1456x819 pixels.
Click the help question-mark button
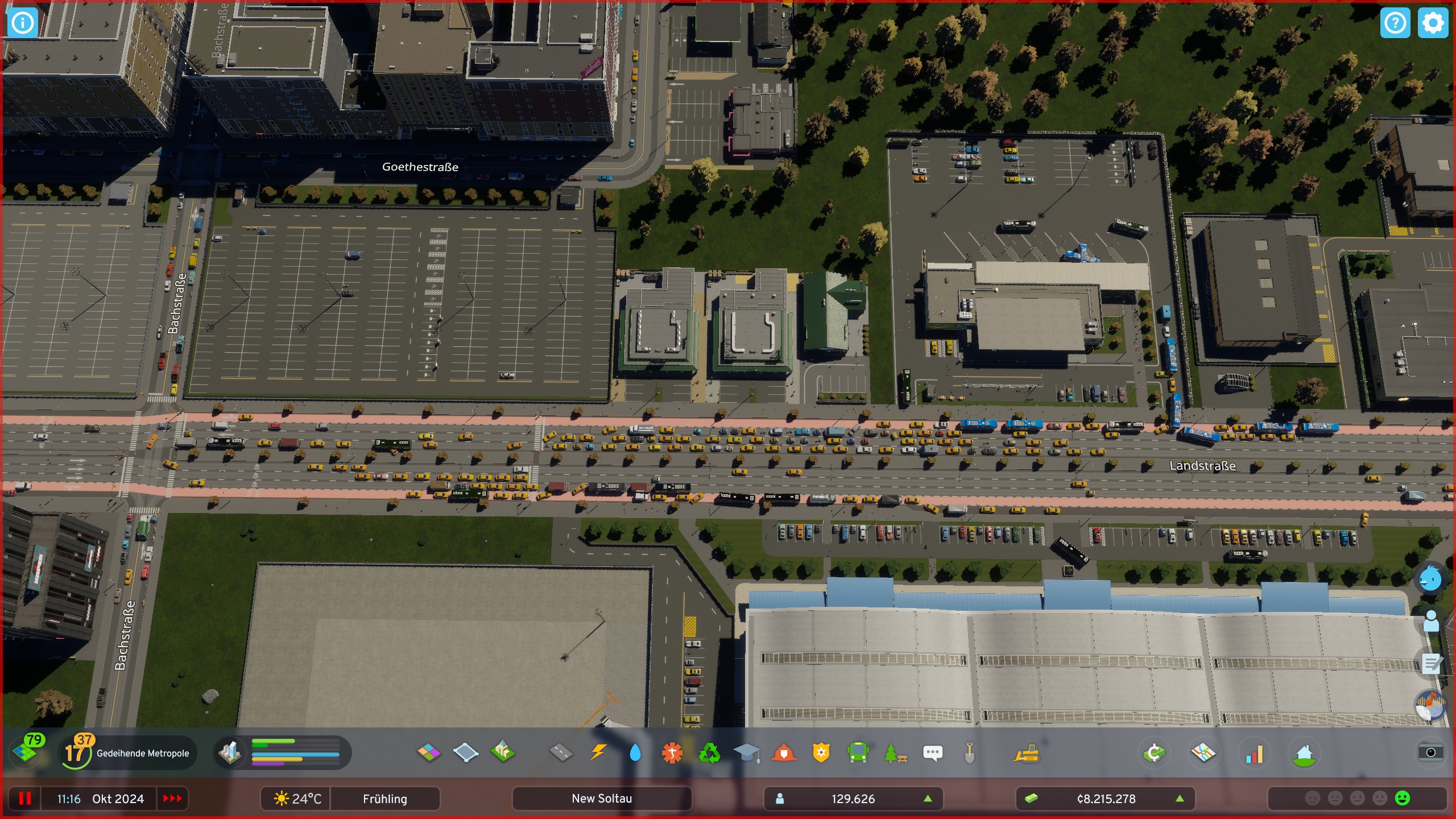pos(1395,23)
